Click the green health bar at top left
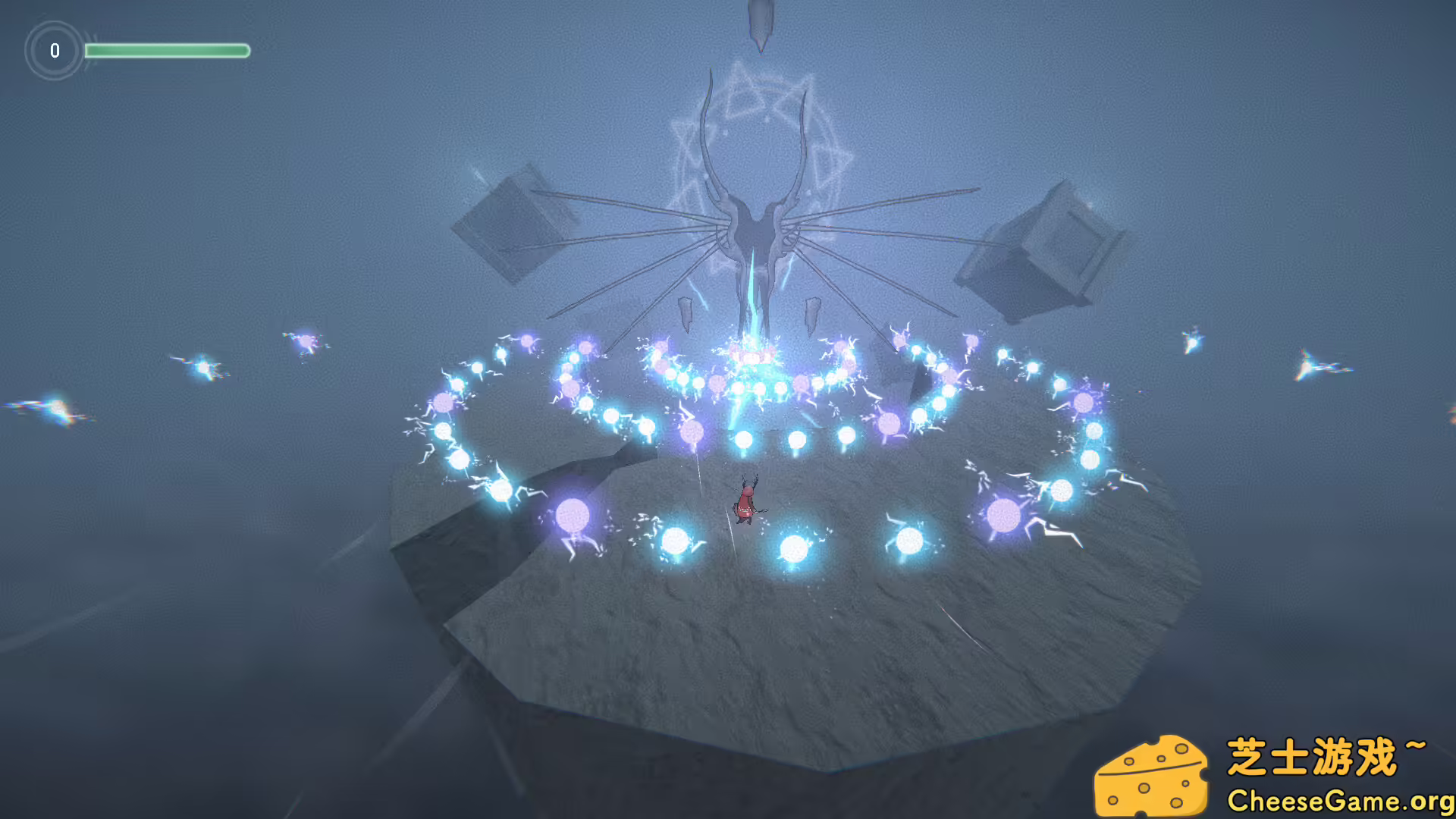The width and height of the screenshot is (1456, 819). click(x=168, y=51)
